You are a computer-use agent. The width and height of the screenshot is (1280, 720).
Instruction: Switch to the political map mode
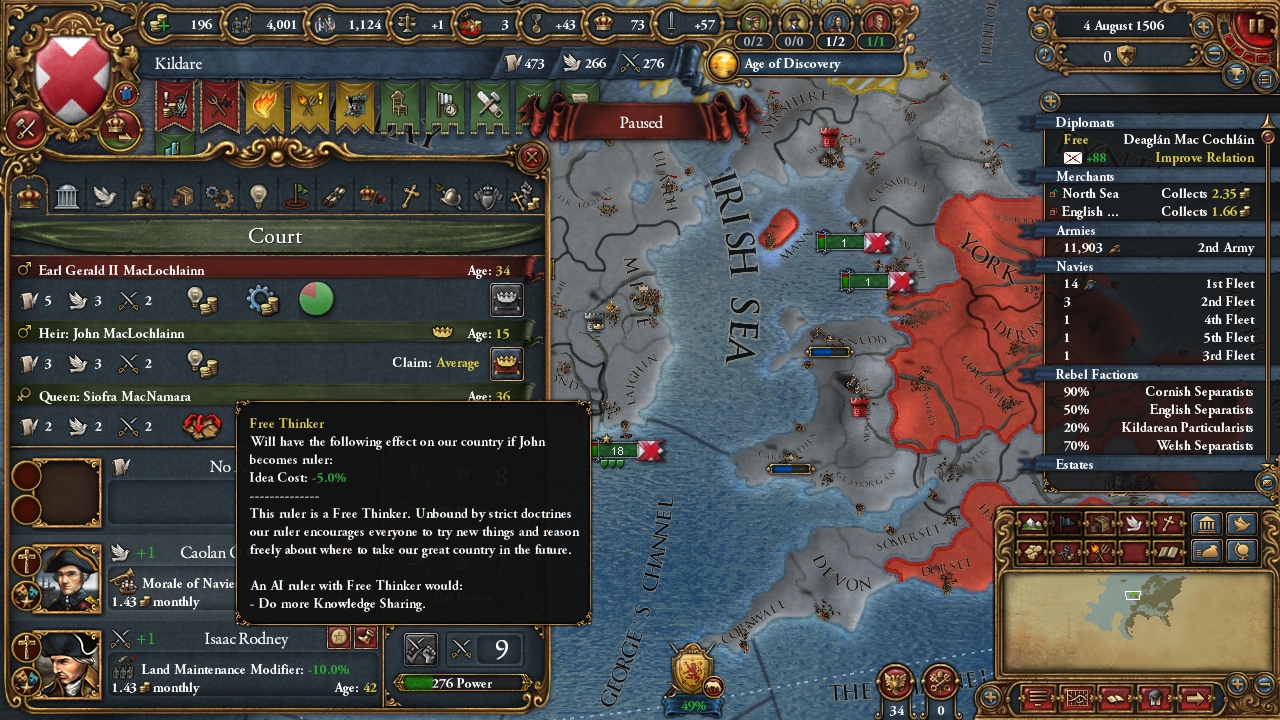[x=1065, y=523]
